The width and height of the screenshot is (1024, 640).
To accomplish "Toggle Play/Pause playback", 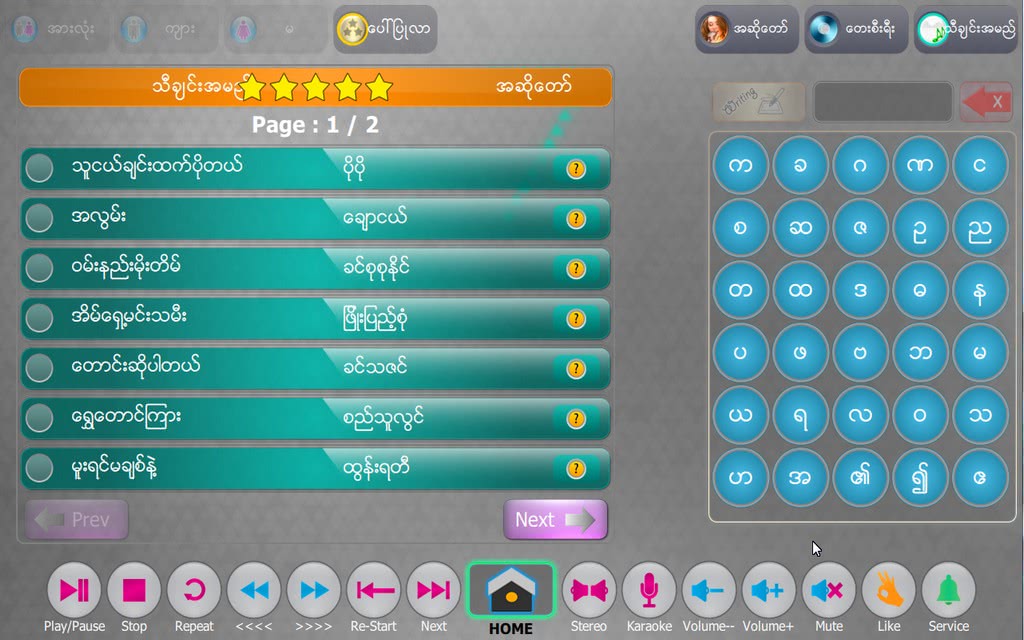I will 74,590.
